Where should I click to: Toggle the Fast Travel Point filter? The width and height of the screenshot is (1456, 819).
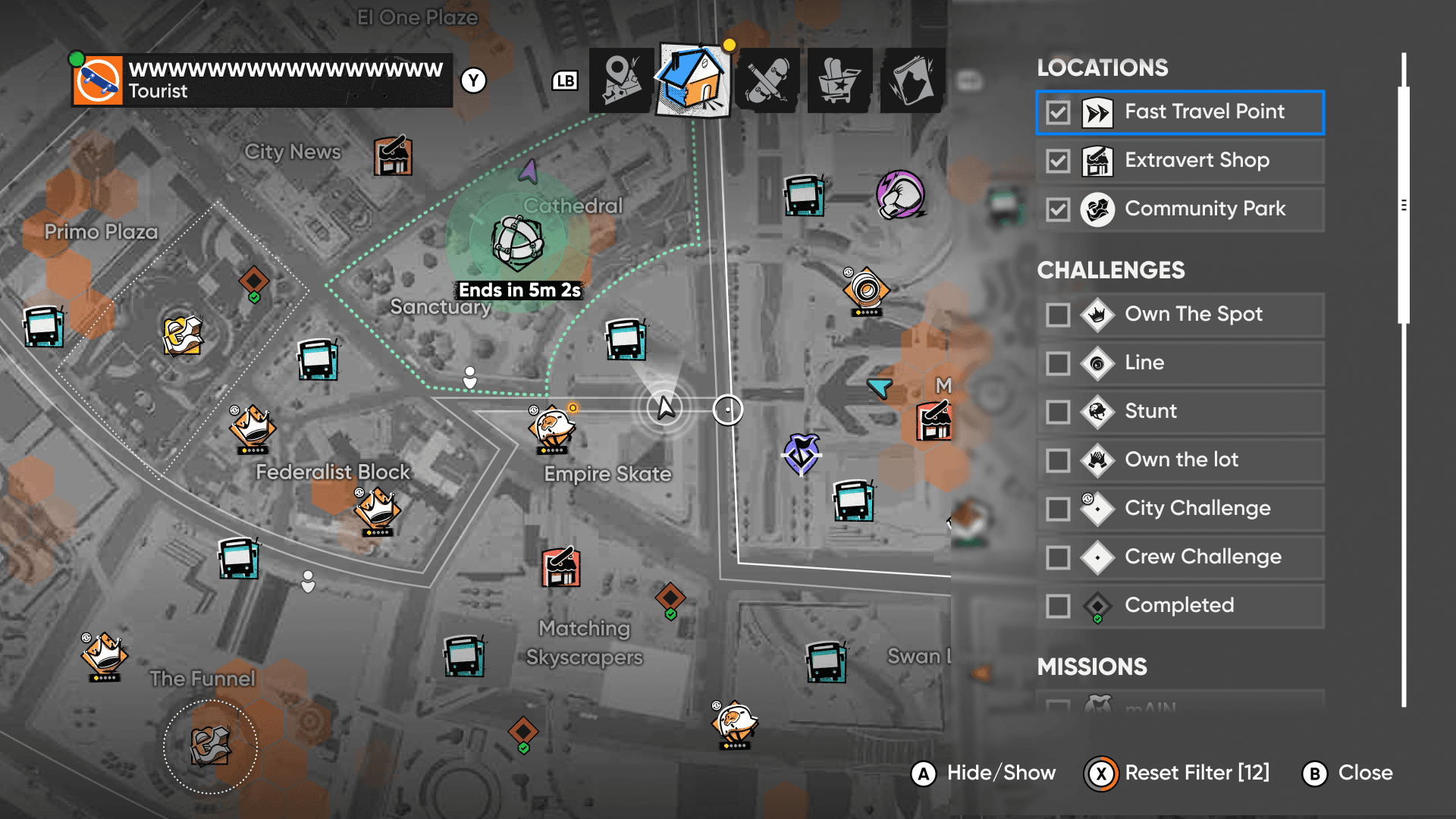click(x=1058, y=113)
